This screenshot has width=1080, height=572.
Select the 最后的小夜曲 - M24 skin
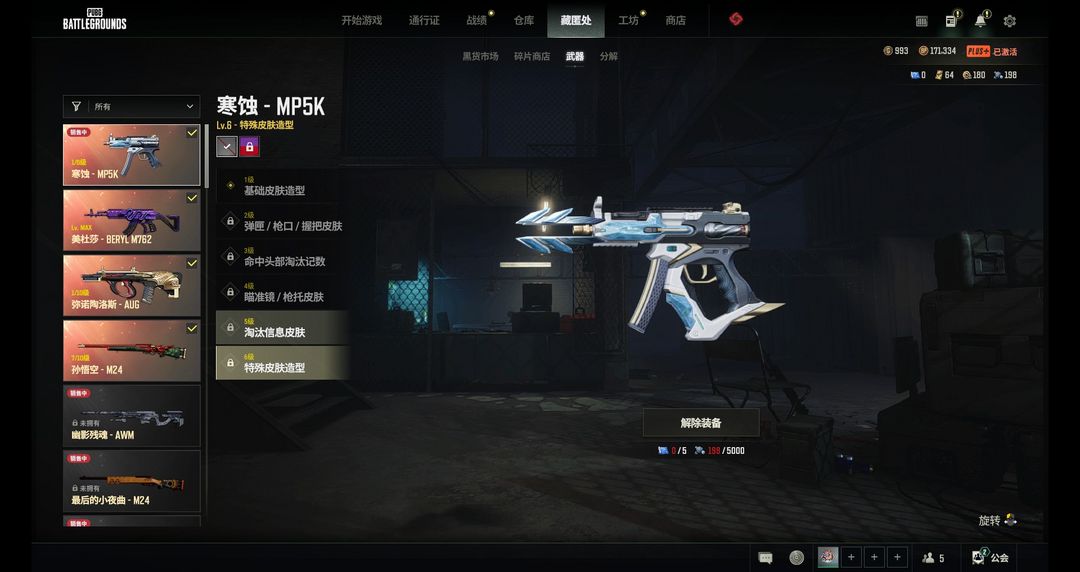131,480
